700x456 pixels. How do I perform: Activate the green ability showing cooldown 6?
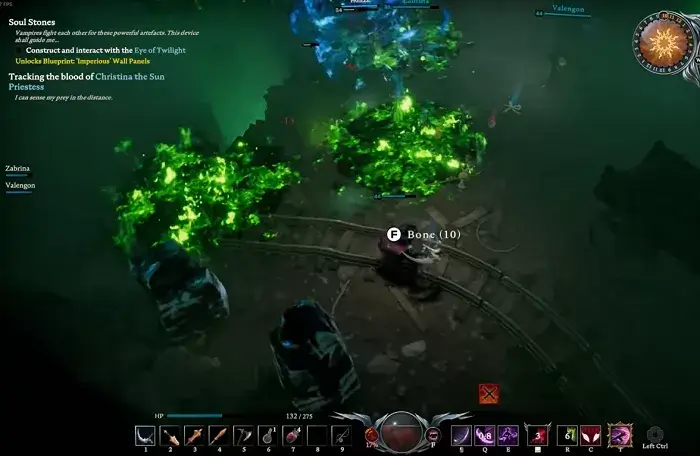566,434
